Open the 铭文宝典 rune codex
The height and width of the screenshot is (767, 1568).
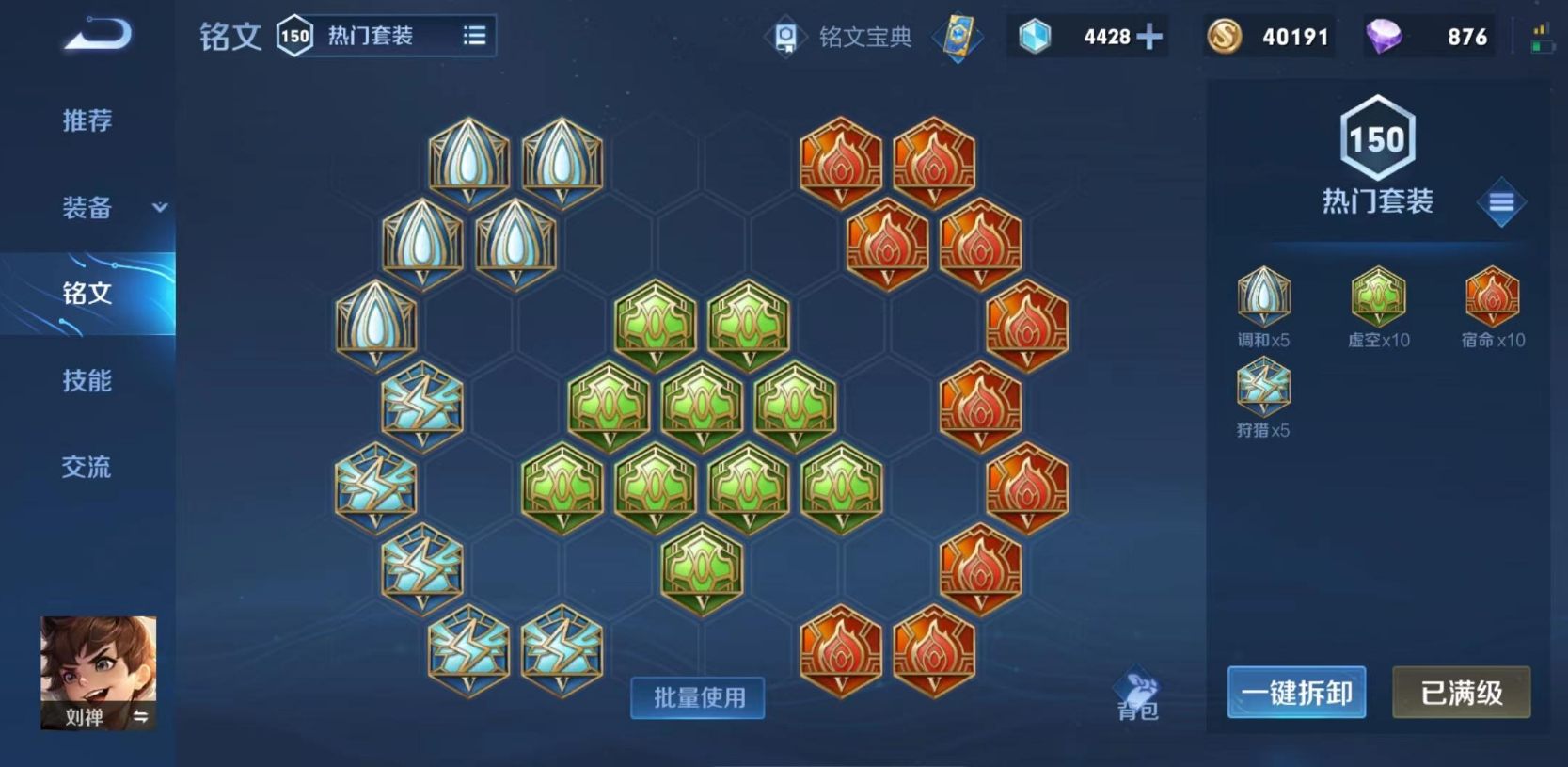[x=845, y=36]
